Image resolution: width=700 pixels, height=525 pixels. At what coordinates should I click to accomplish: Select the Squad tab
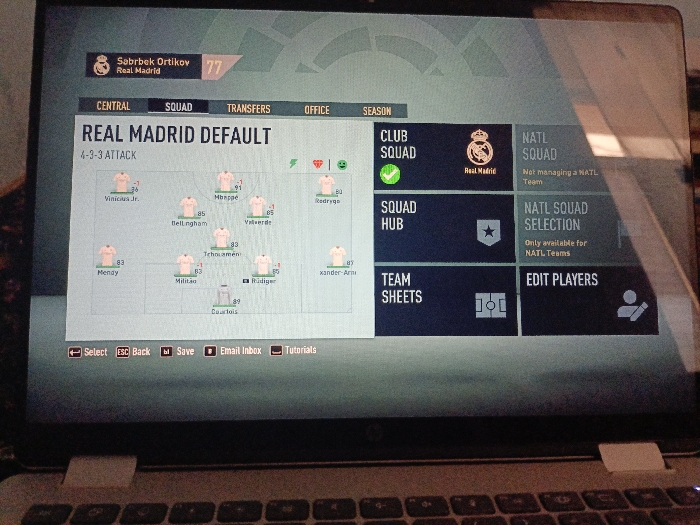[x=178, y=108]
